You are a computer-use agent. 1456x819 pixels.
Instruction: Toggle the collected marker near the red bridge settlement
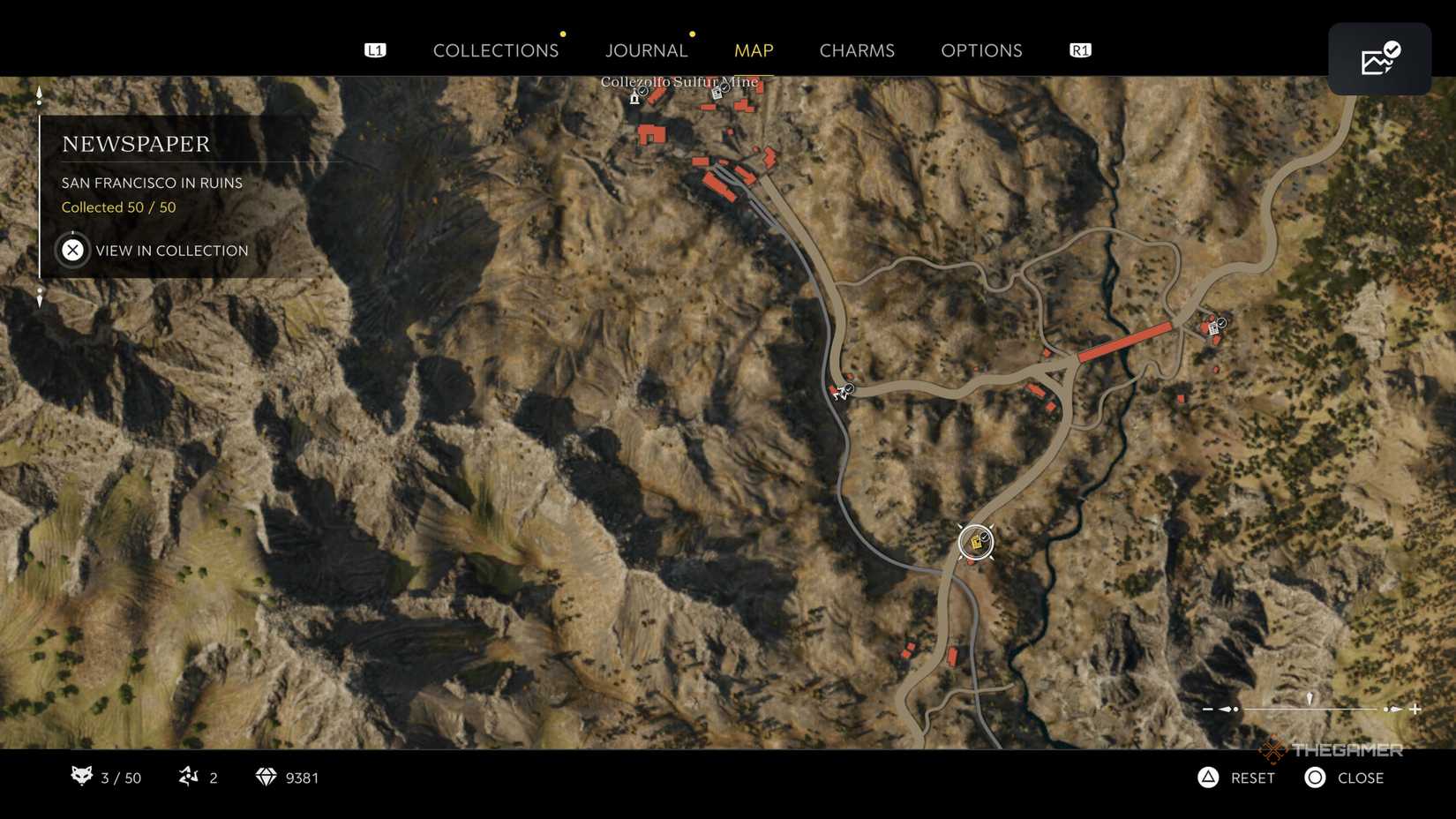coord(1215,327)
